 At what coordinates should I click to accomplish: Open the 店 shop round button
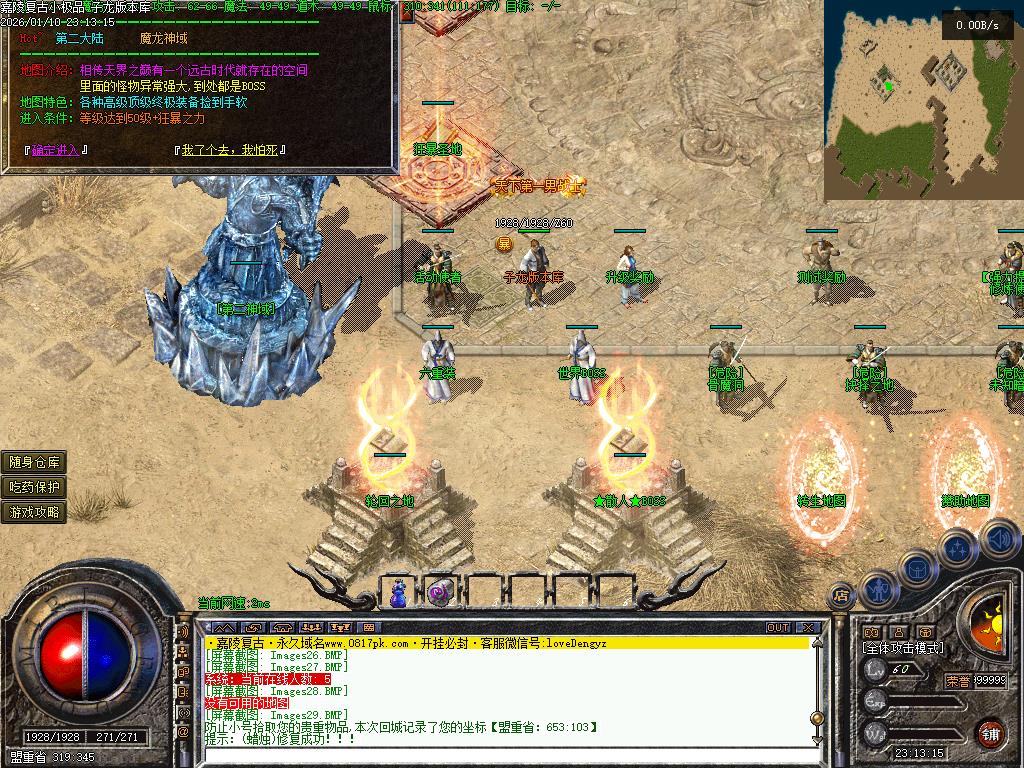(842, 596)
